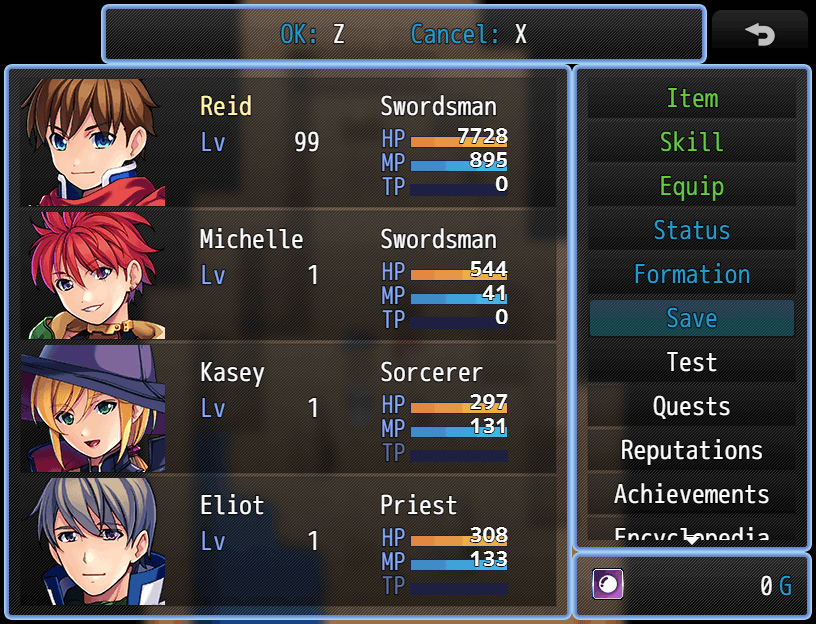
Task: Select Formation from the menu
Action: [691, 275]
